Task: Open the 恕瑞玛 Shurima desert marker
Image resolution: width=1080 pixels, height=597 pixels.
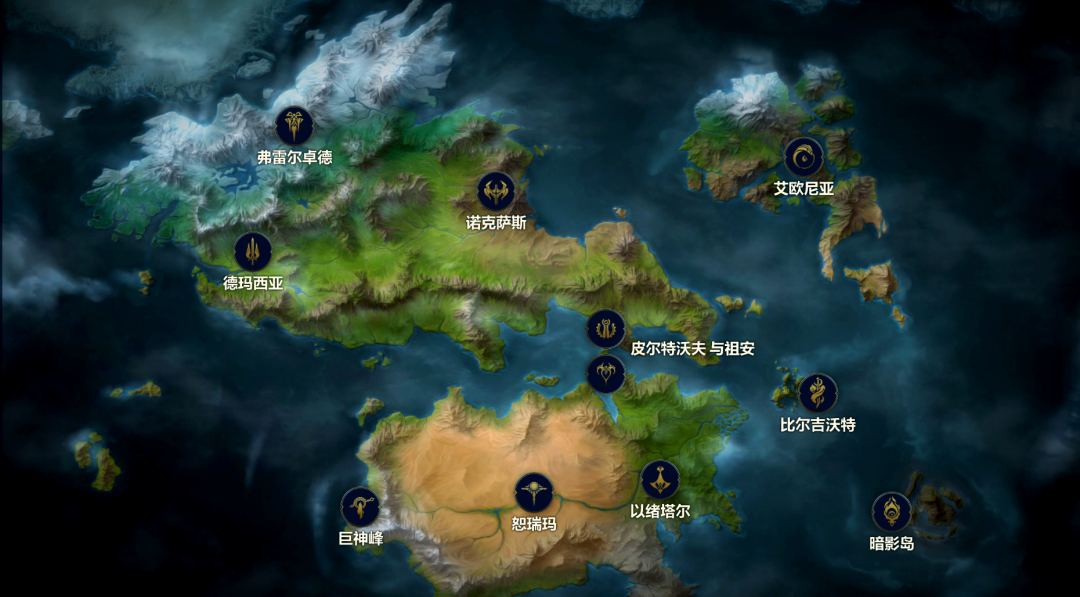Action: pyautogui.click(x=534, y=492)
